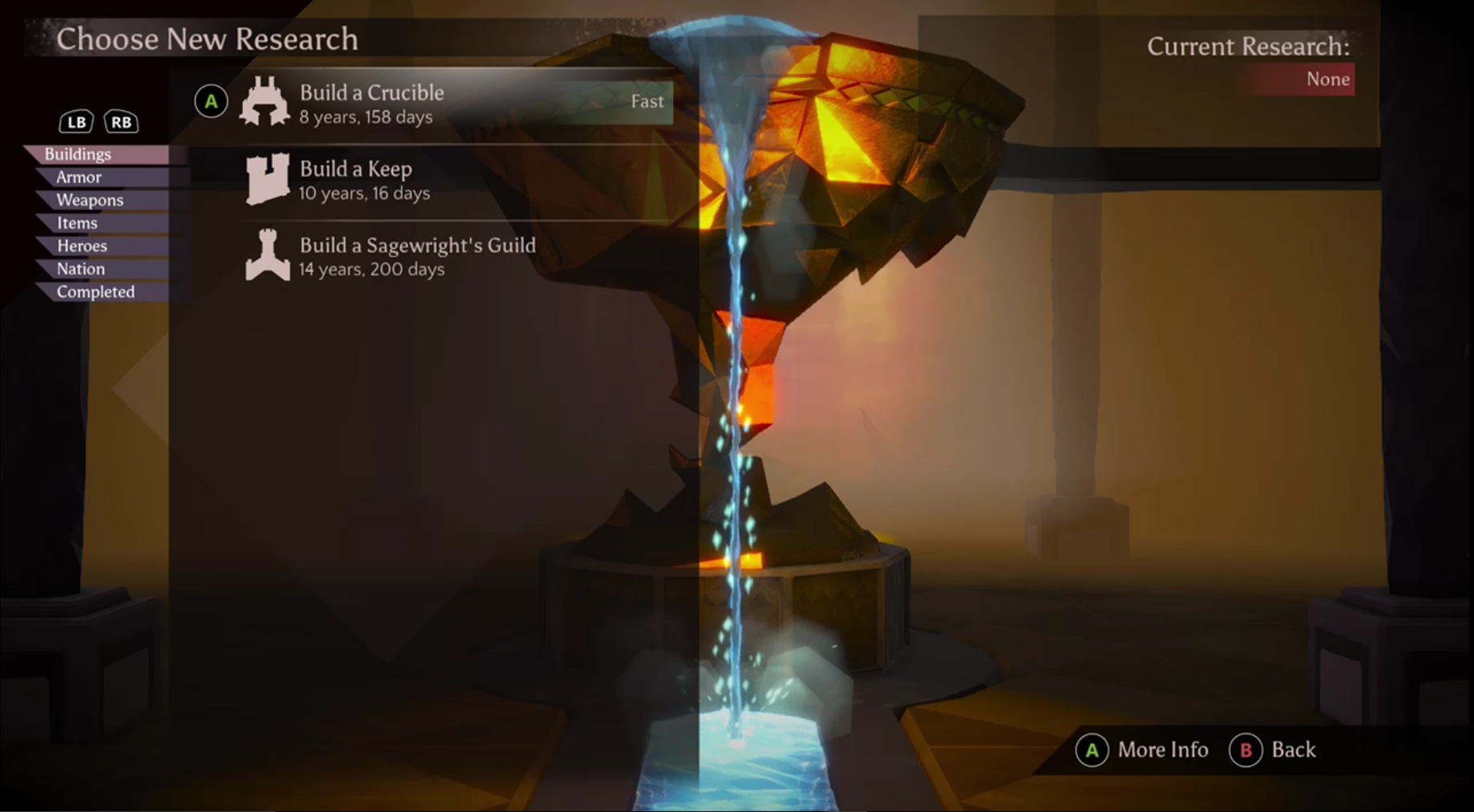Open the Armor research category
The height and width of the screenshot is (812, 1474).
pyautogui.click(x=79, y=177)
